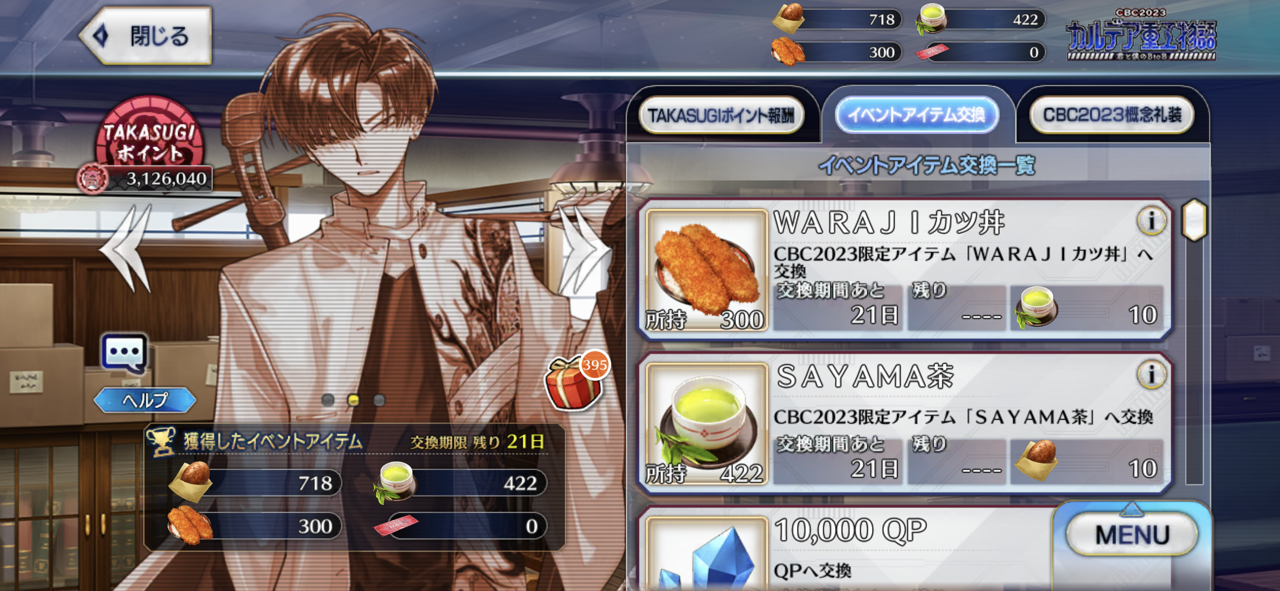
Task: Show info for WARAJIカツ丼
Action: pyautogui.click(x=1151, y=222)
